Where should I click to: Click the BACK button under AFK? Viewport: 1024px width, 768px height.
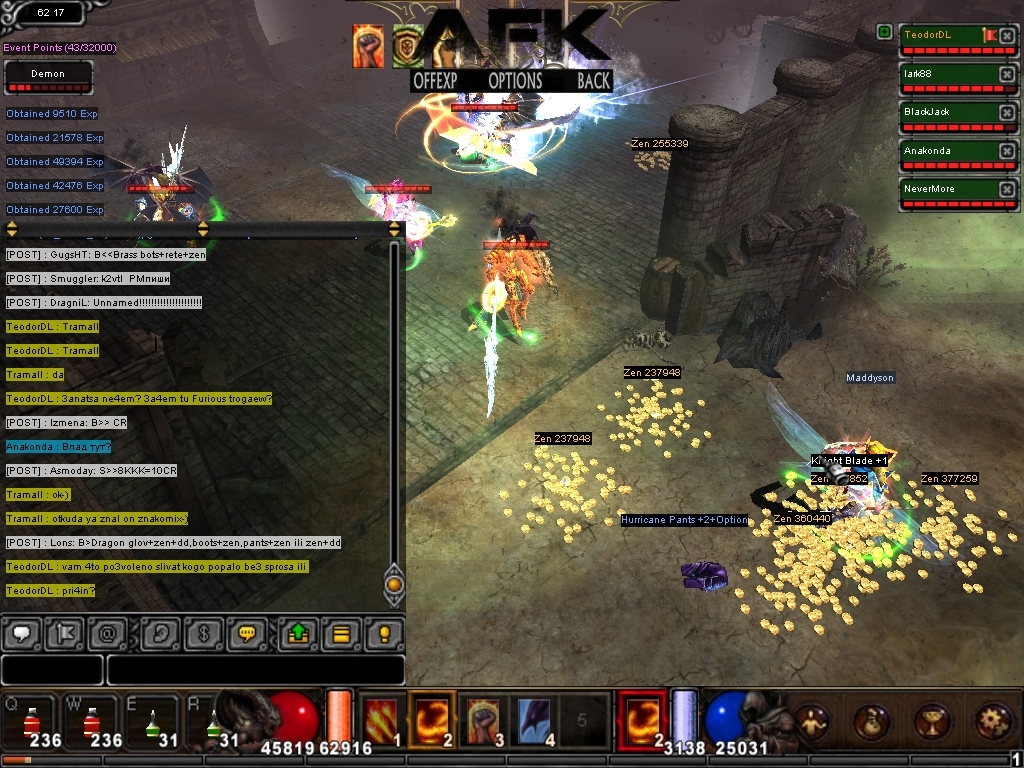[x=594, y=81]
